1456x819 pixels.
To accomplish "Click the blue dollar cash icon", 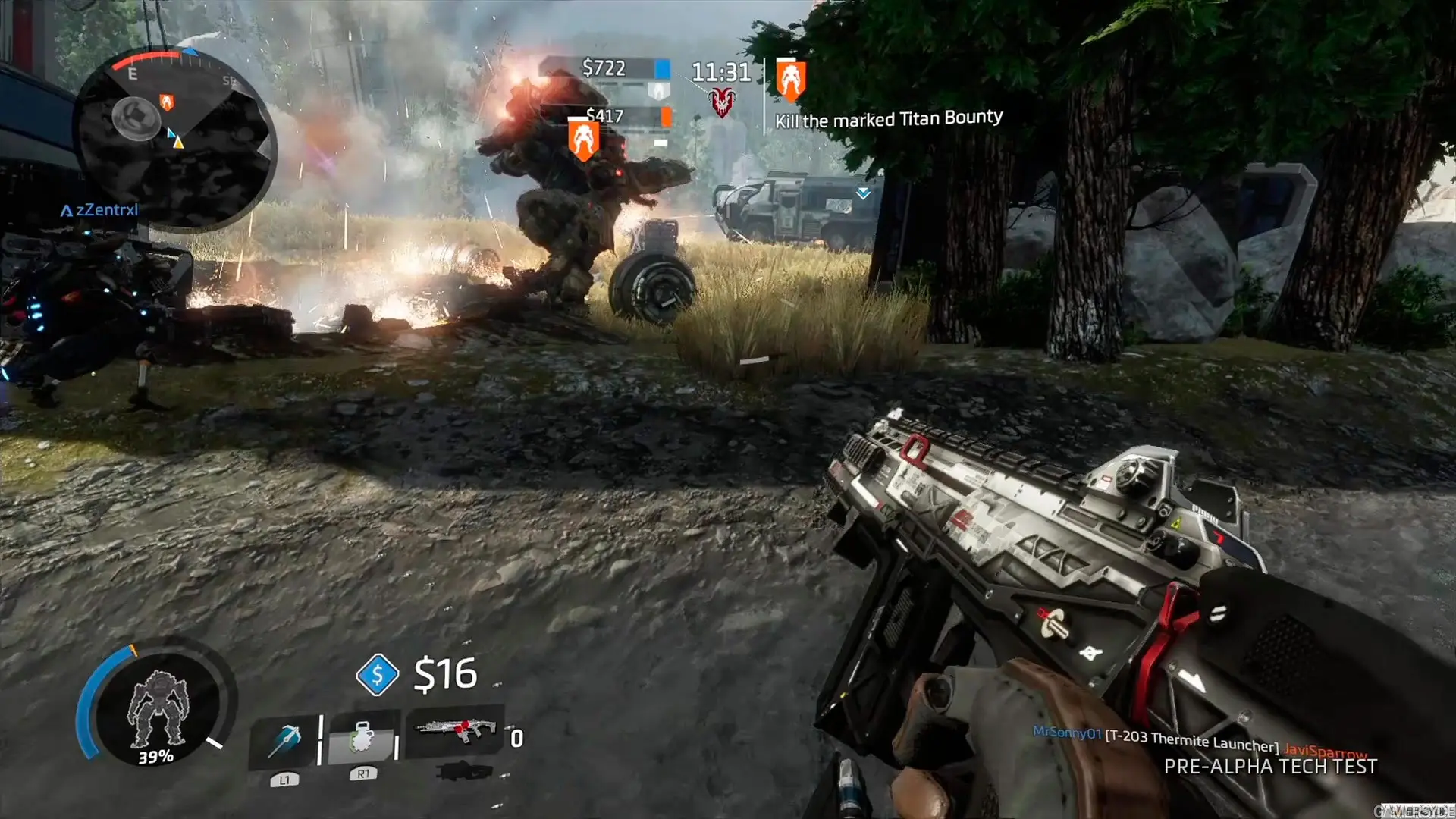I will 377,674.
